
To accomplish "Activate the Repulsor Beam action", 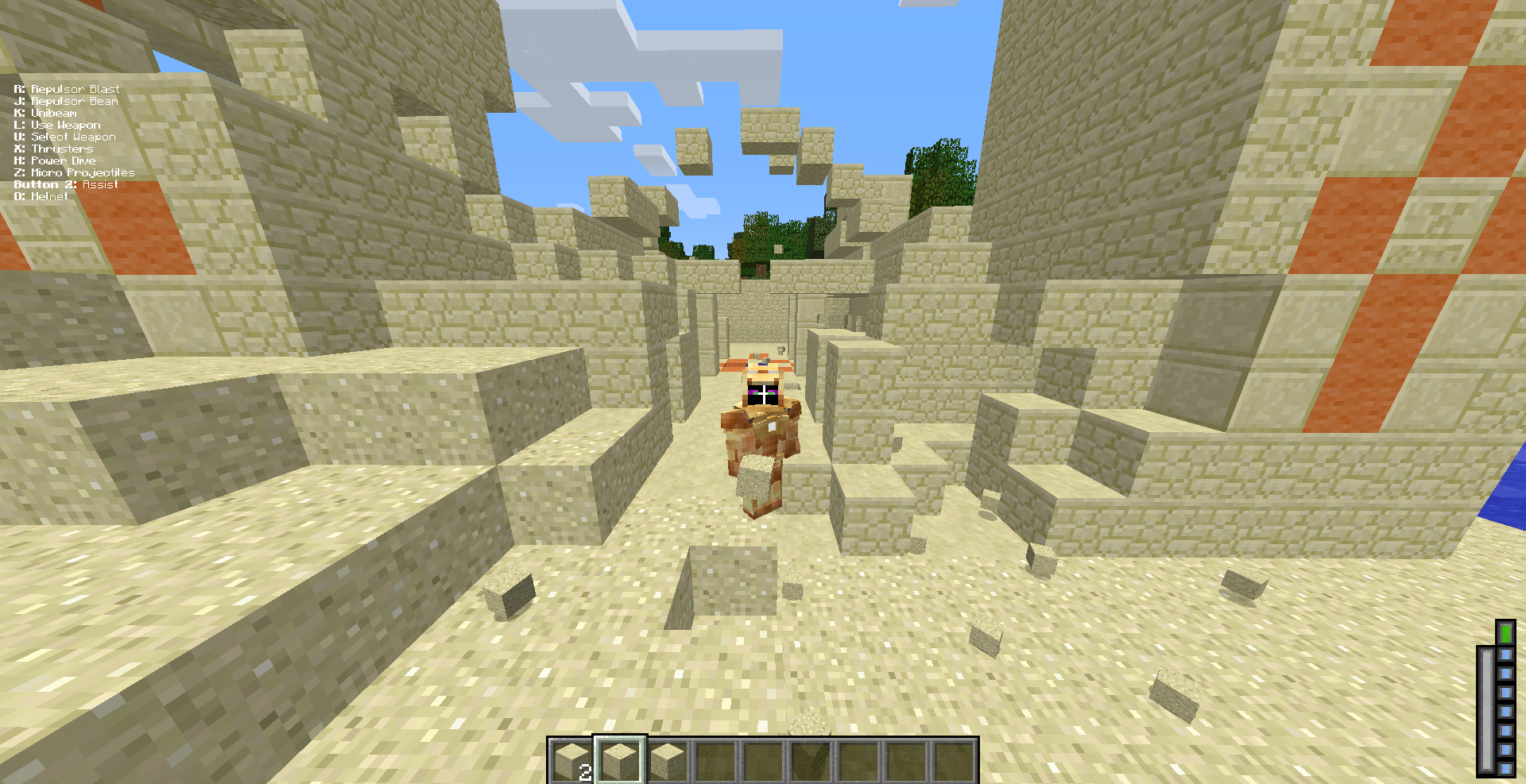I will 65,101.
